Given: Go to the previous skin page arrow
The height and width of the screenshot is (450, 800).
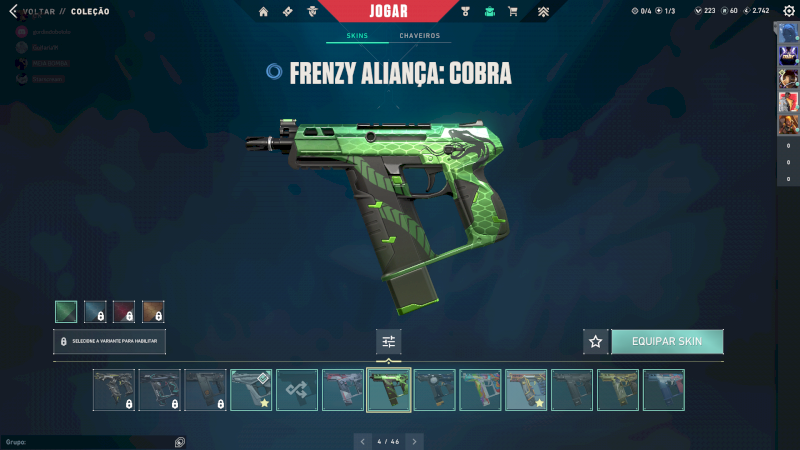Looking at the screenshot, I should tap(362, 440).
